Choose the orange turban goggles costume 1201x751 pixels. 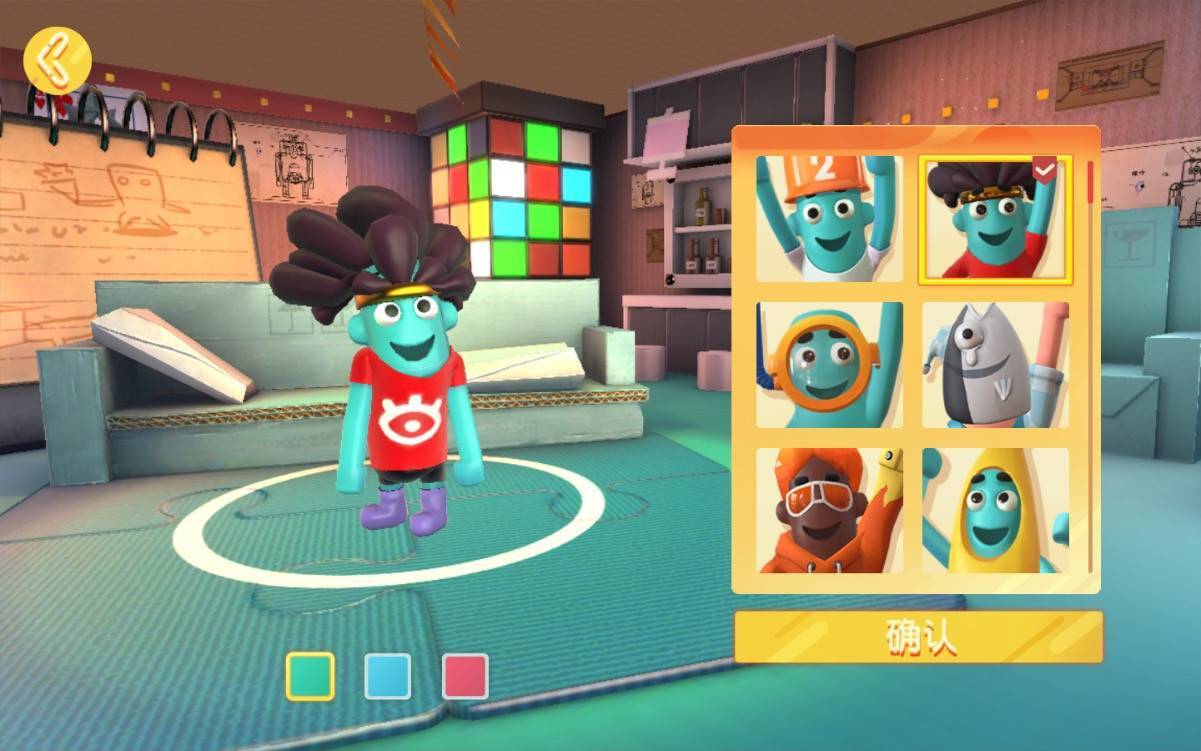[829, 510]
